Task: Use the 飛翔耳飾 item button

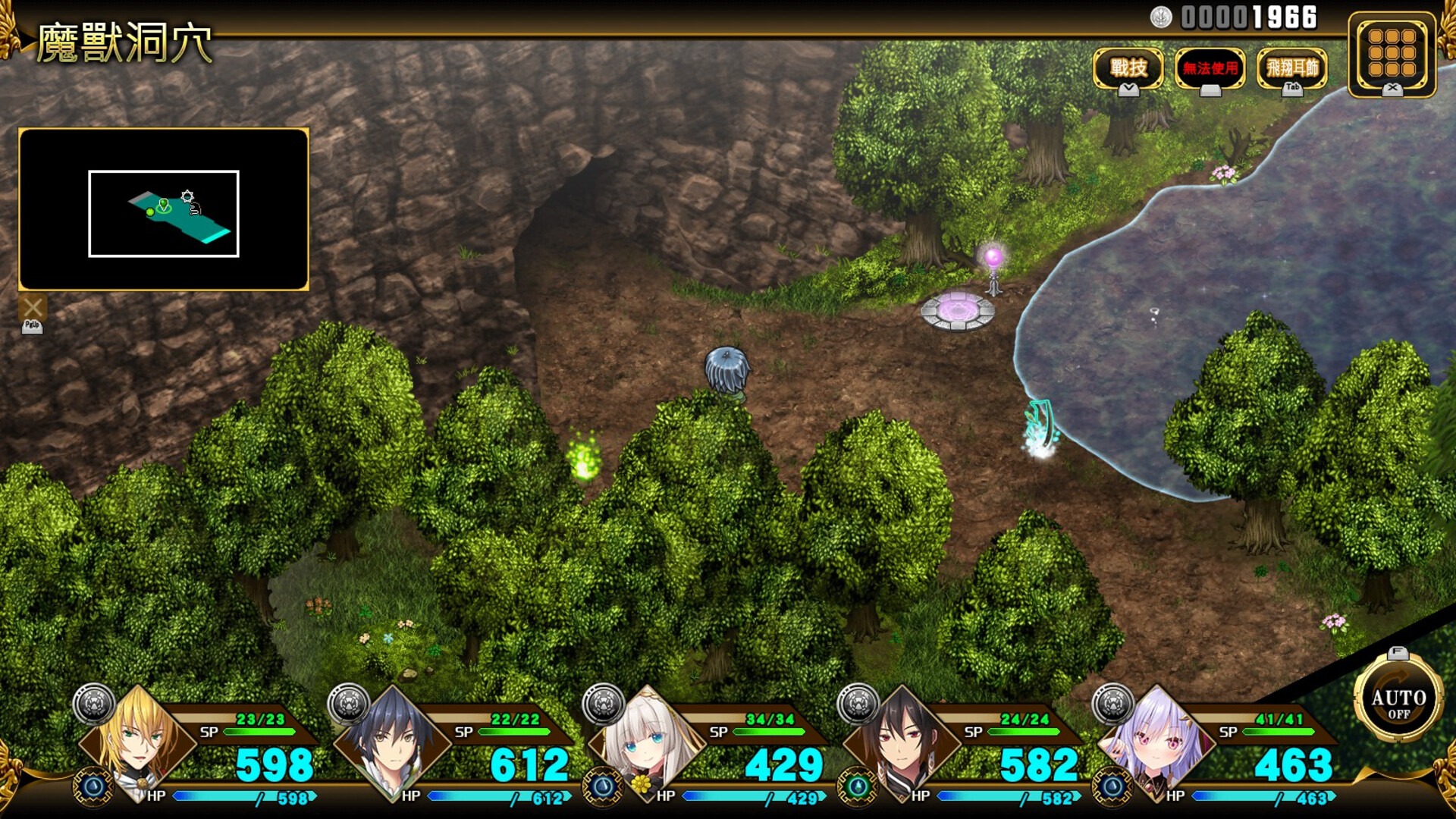Action: point(1292,68)
